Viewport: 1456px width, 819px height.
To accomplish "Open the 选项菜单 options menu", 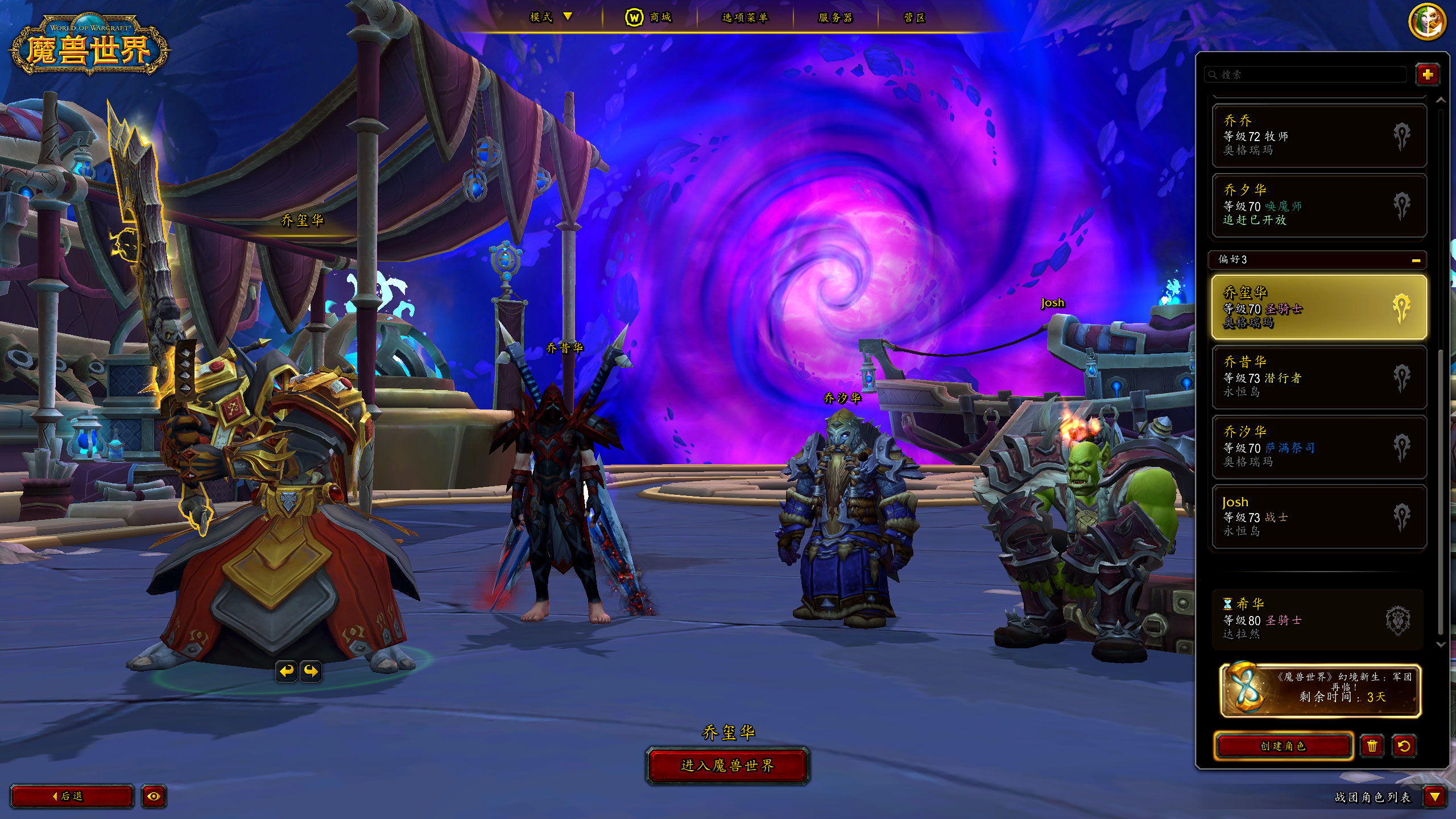I will click(744, 18).
